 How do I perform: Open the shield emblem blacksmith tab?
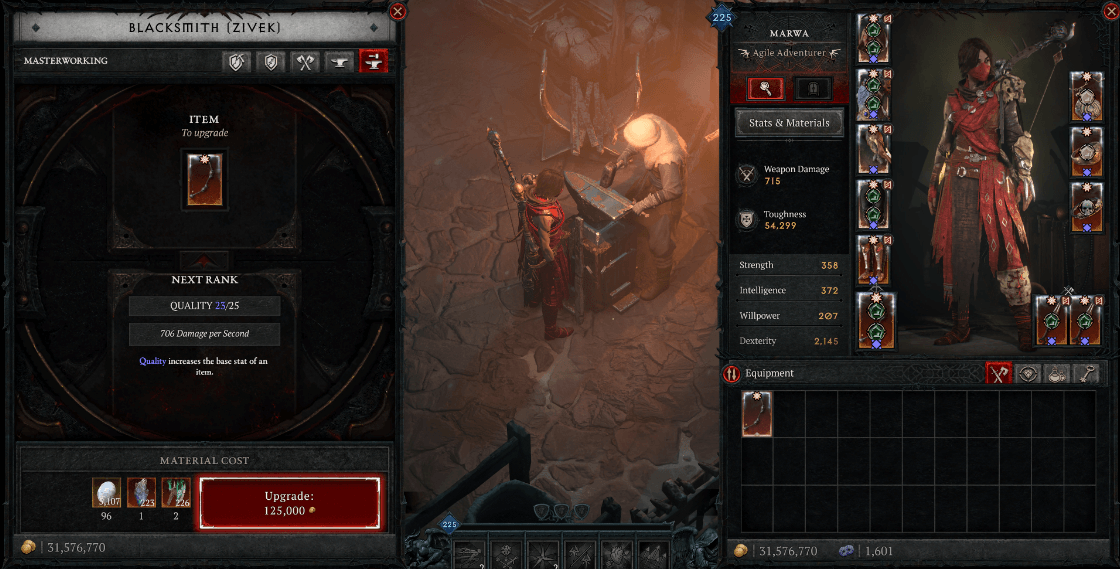[x=271, y=61]
